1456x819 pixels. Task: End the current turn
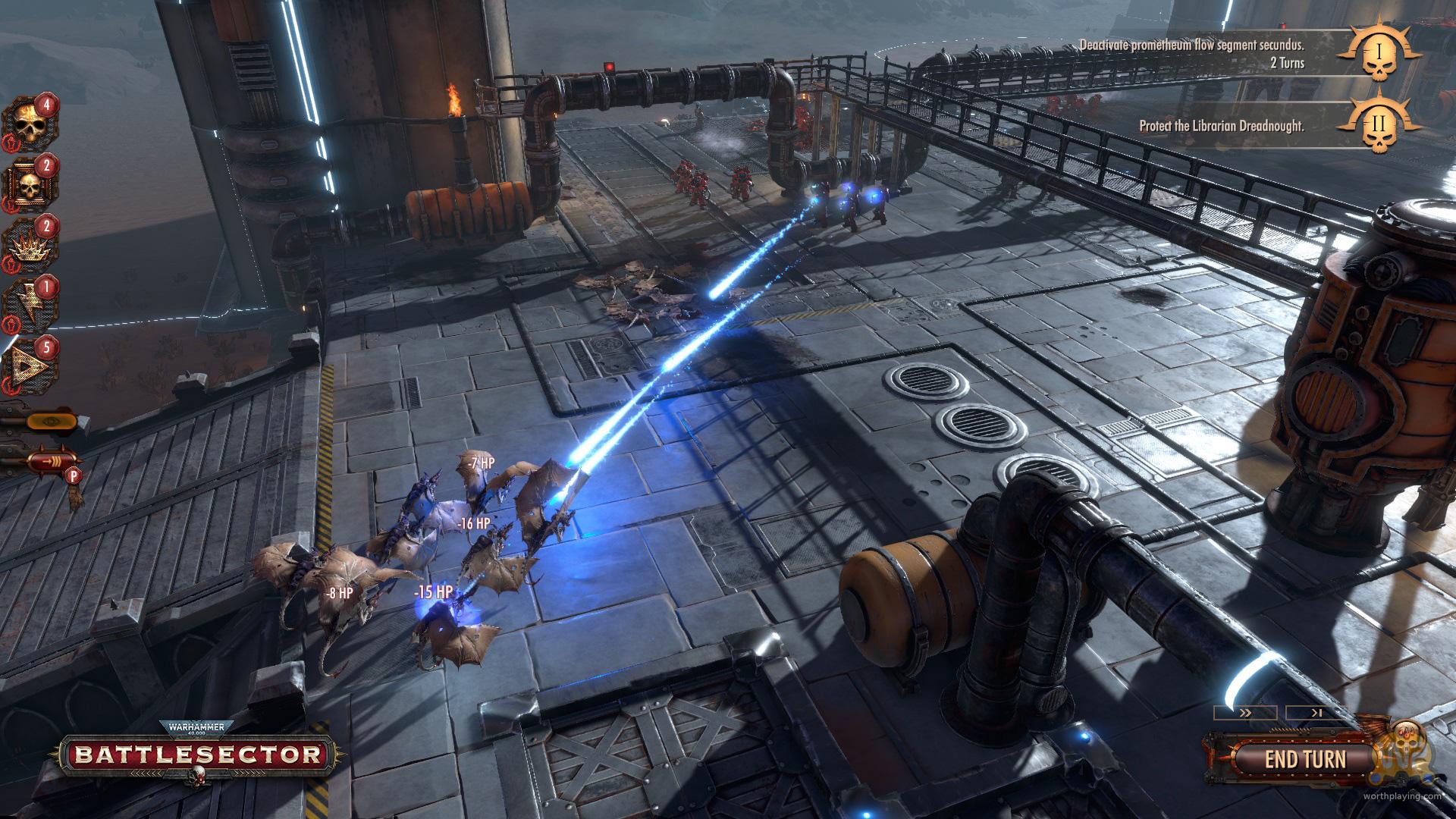click(1304, 759)
